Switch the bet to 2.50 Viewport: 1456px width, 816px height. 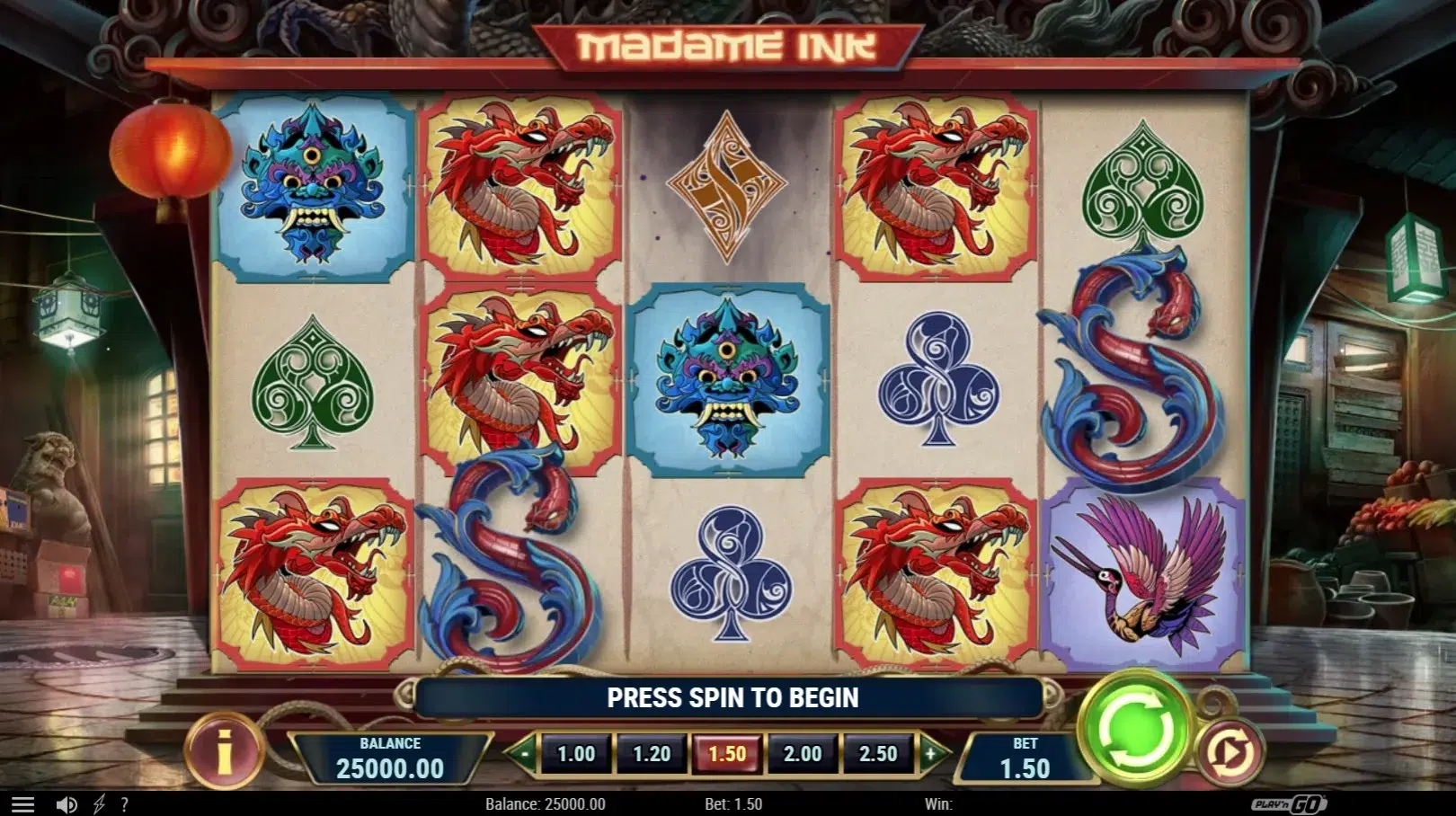(878, 754)
